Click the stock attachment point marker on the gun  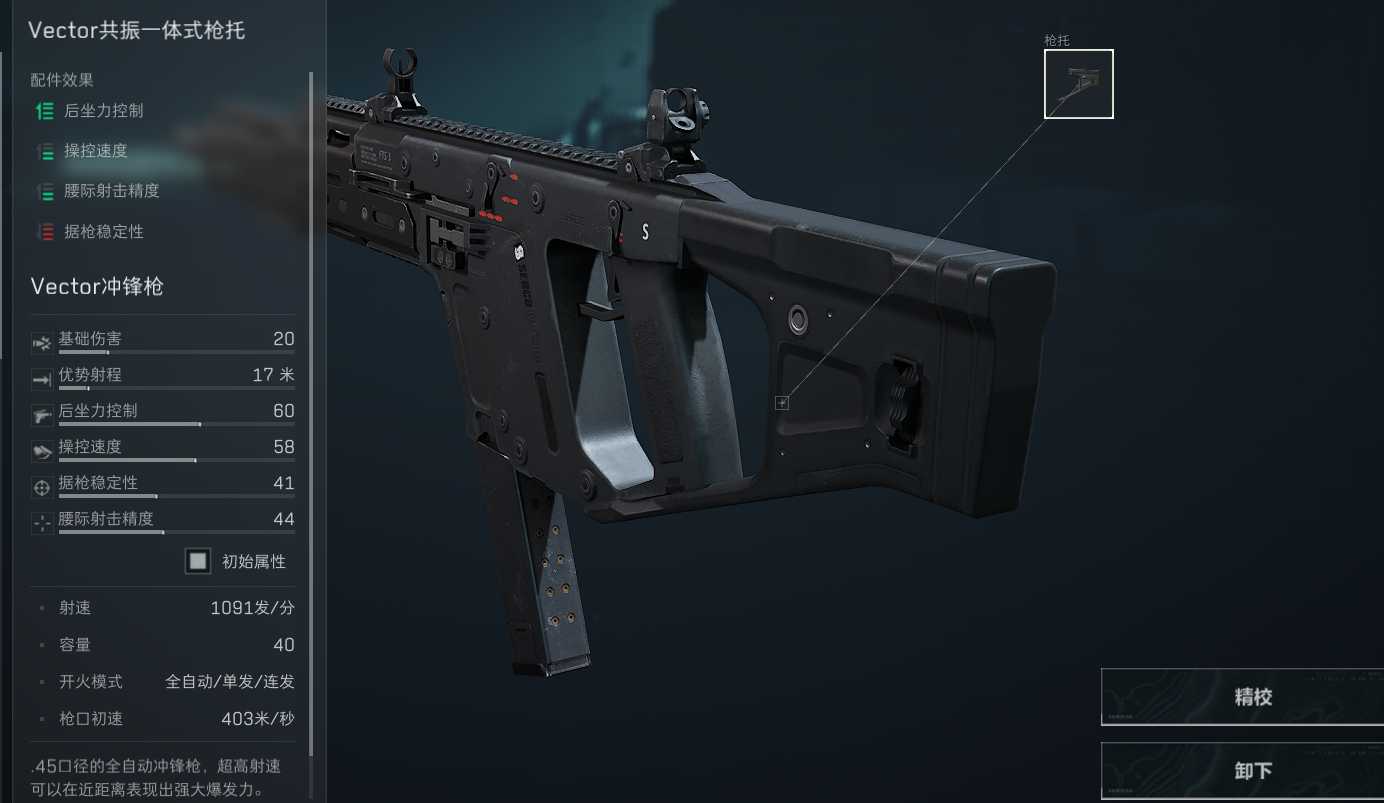[x=782, y=403]
